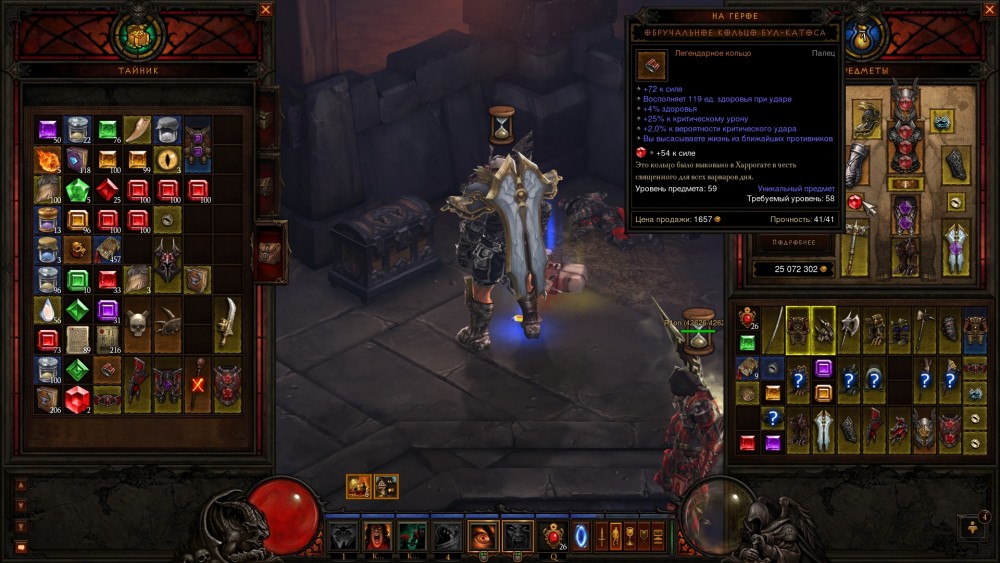The height and width of the screenshot is (563, 1000).
Task: Select the white shield in the inventory
Action: point(823,431)
